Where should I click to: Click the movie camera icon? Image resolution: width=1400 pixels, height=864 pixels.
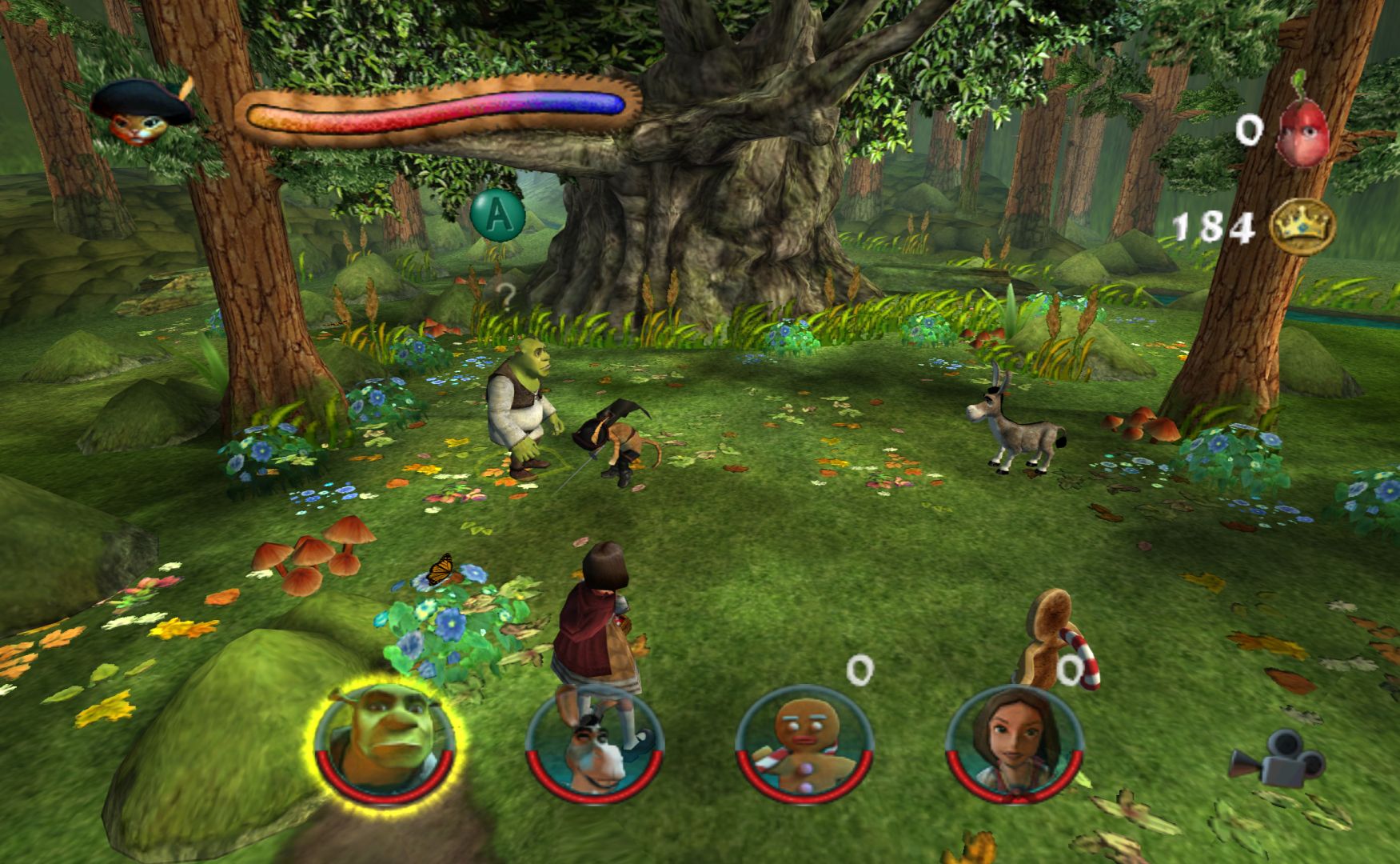[x=1265, y=756]
